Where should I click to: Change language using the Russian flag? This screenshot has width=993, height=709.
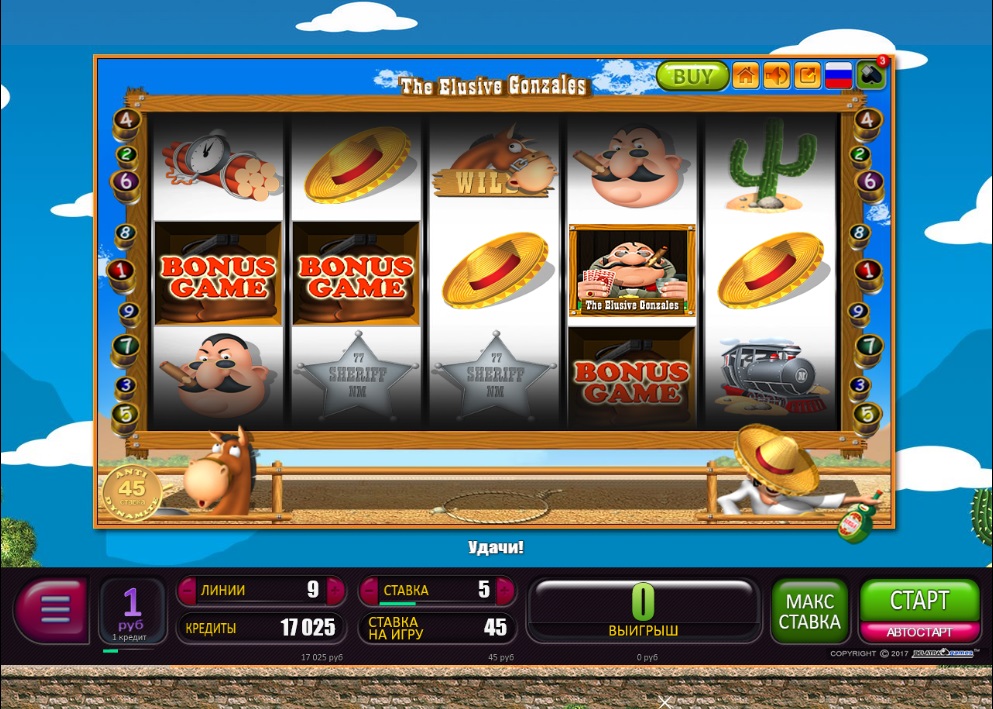[x=838, y=76]
